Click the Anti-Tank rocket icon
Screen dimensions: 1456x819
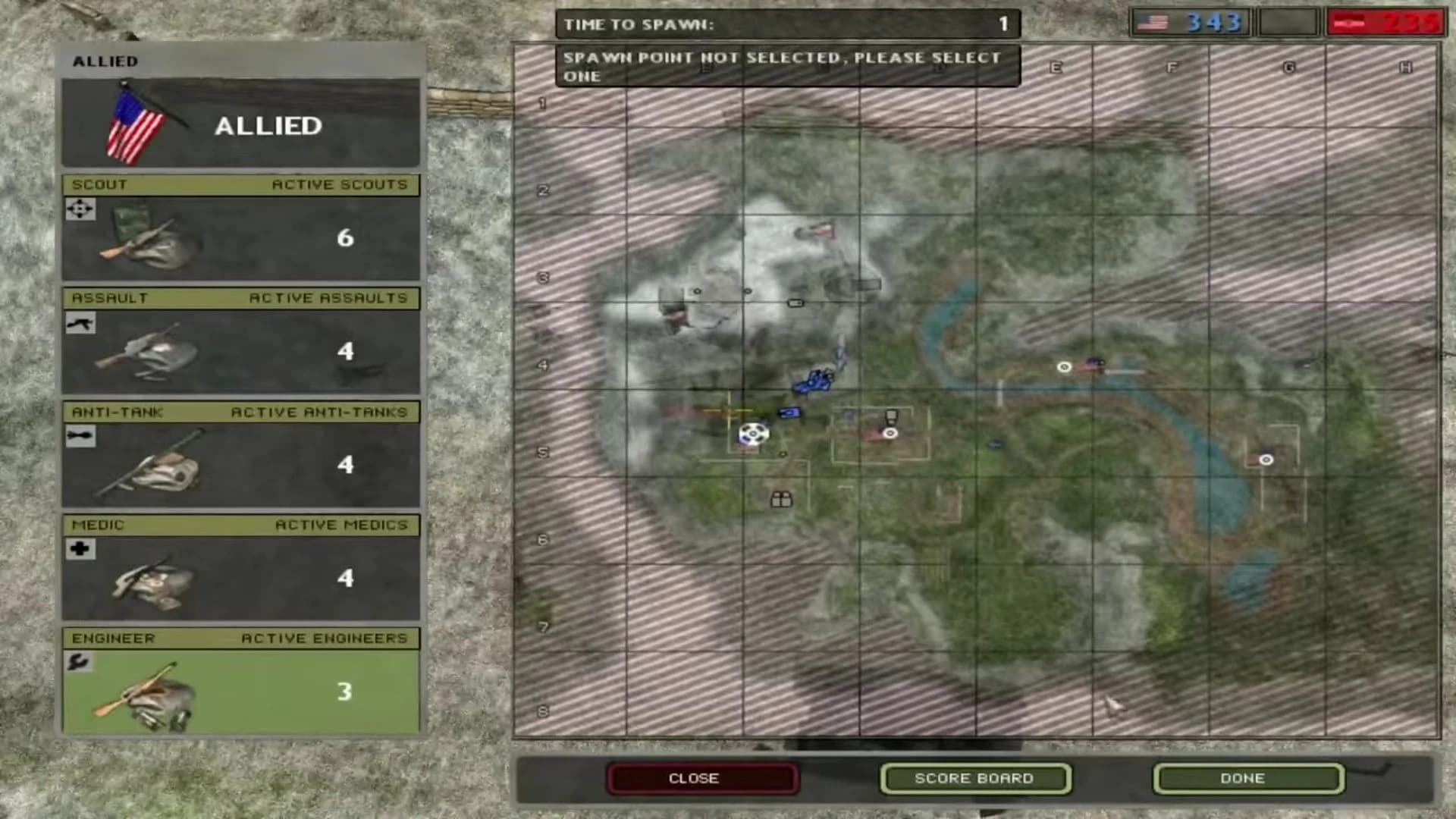[80, 436]
